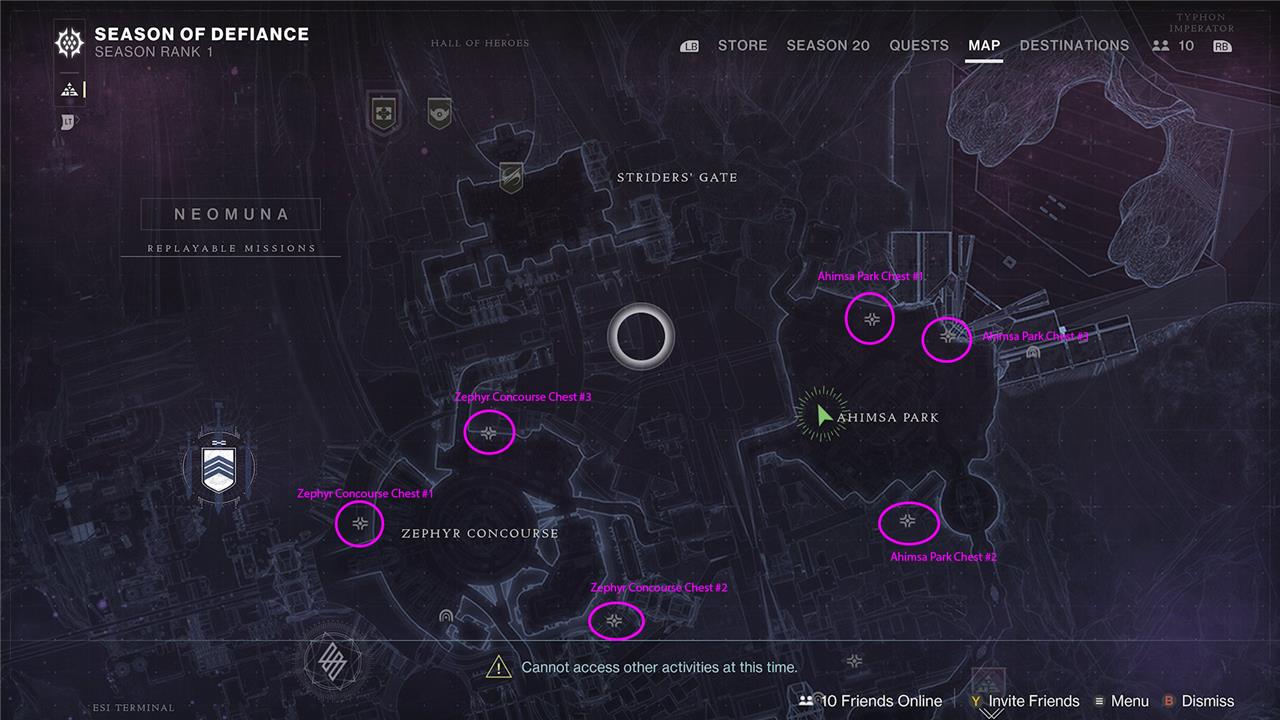1280x720 pixels.
Task: Open the Store tab
Action: (742, 45)
